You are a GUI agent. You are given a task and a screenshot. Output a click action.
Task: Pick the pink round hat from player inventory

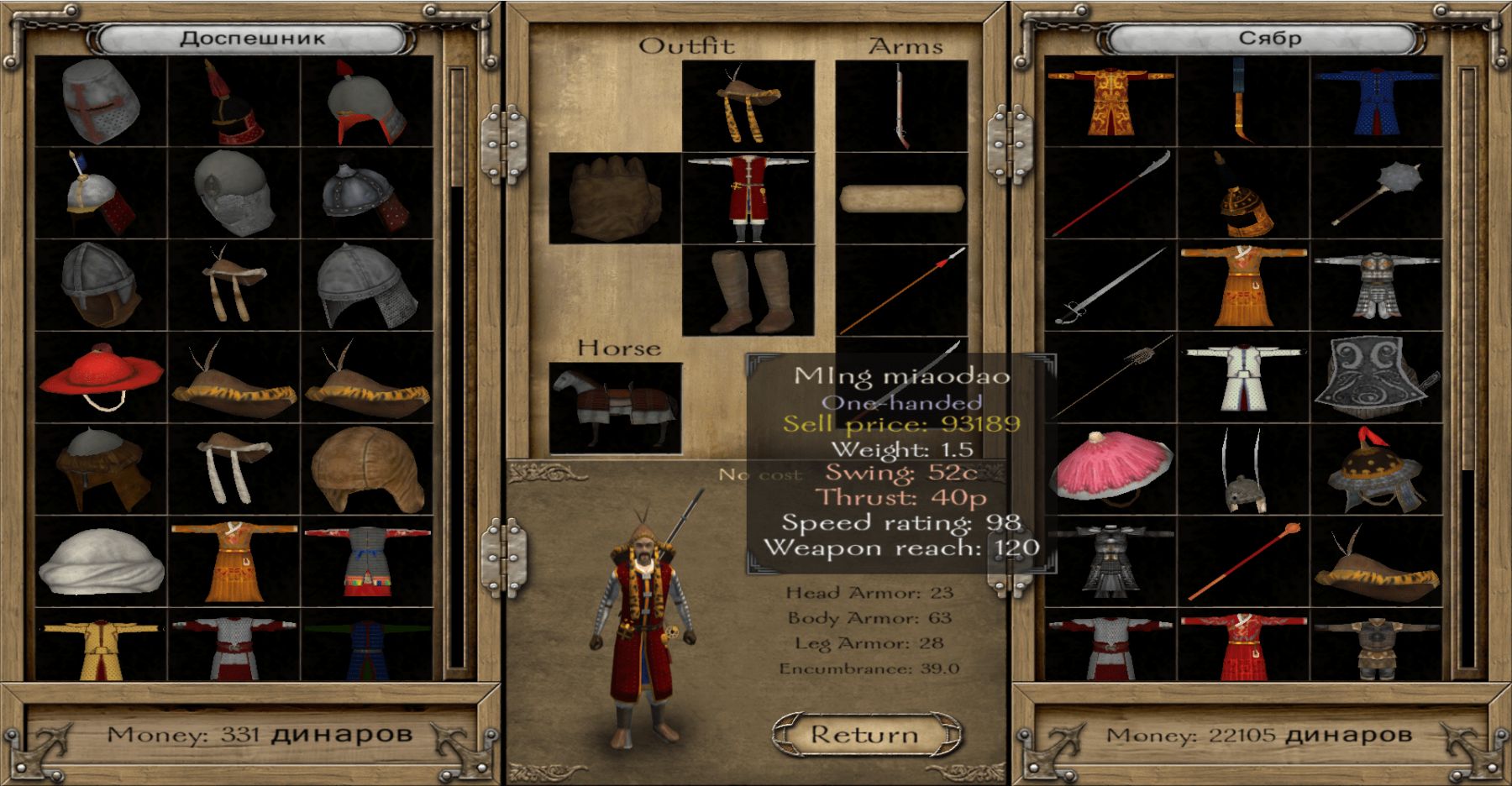[1110, 468]
